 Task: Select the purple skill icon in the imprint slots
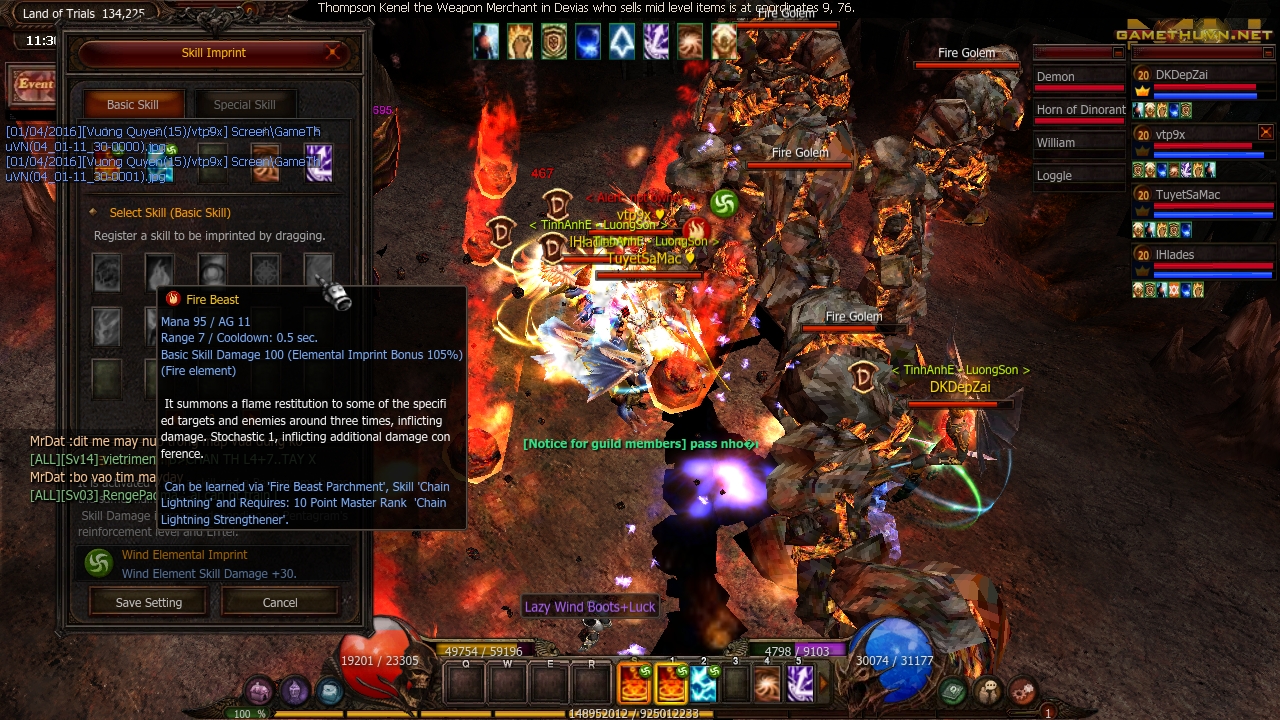pyautogui.click(x=318, y=163)
